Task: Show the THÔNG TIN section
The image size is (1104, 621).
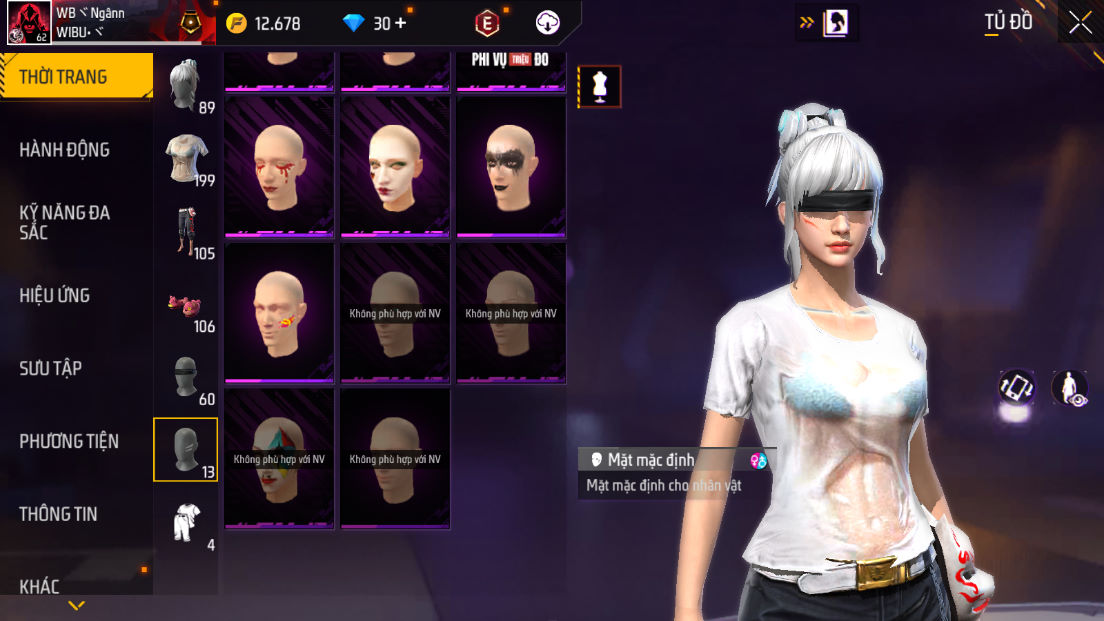Action: [x=58, y=514]
